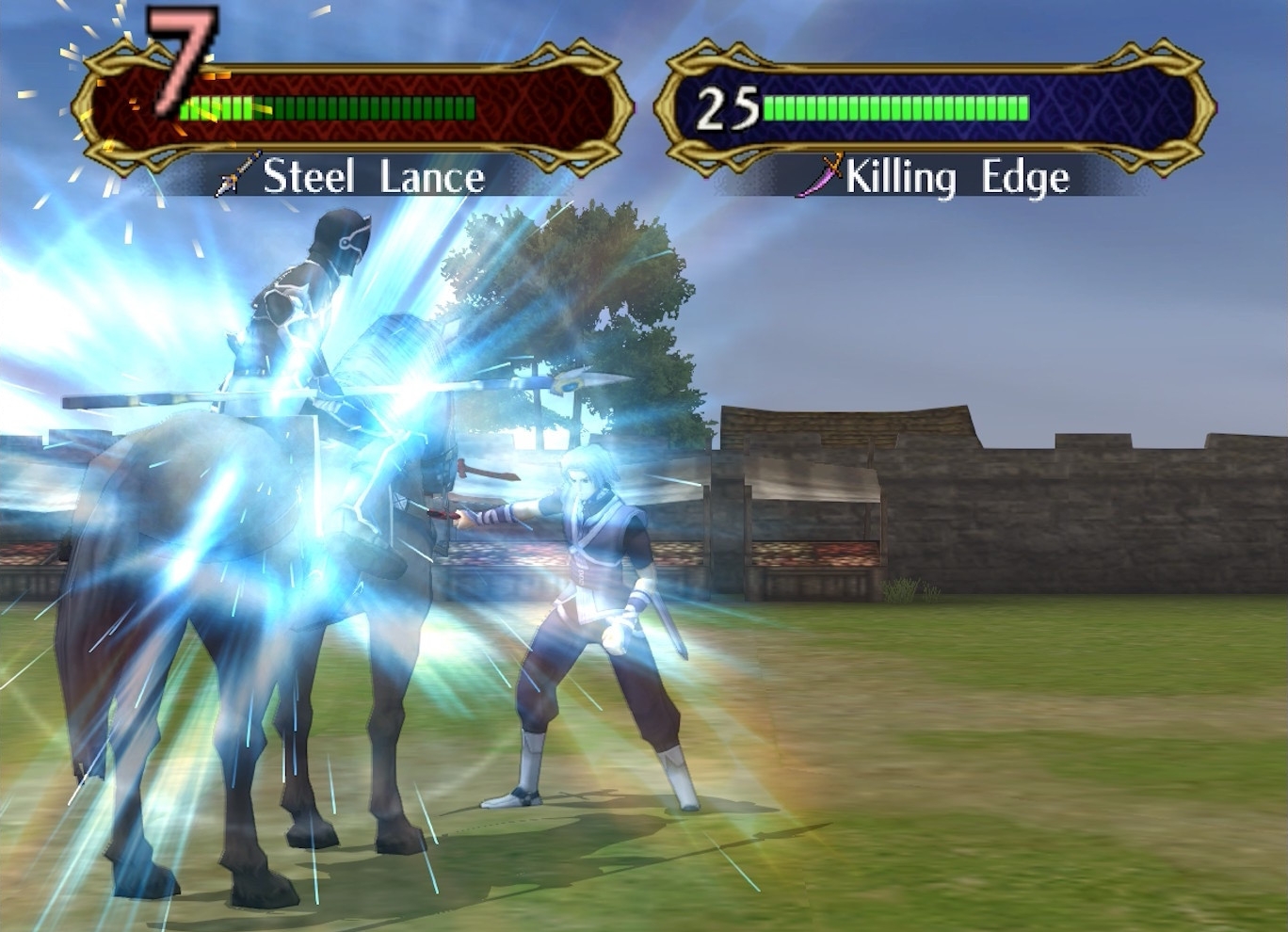1288x932 pixels.
Task: Select the Steel Lance weapon icon
Action: 237,176
